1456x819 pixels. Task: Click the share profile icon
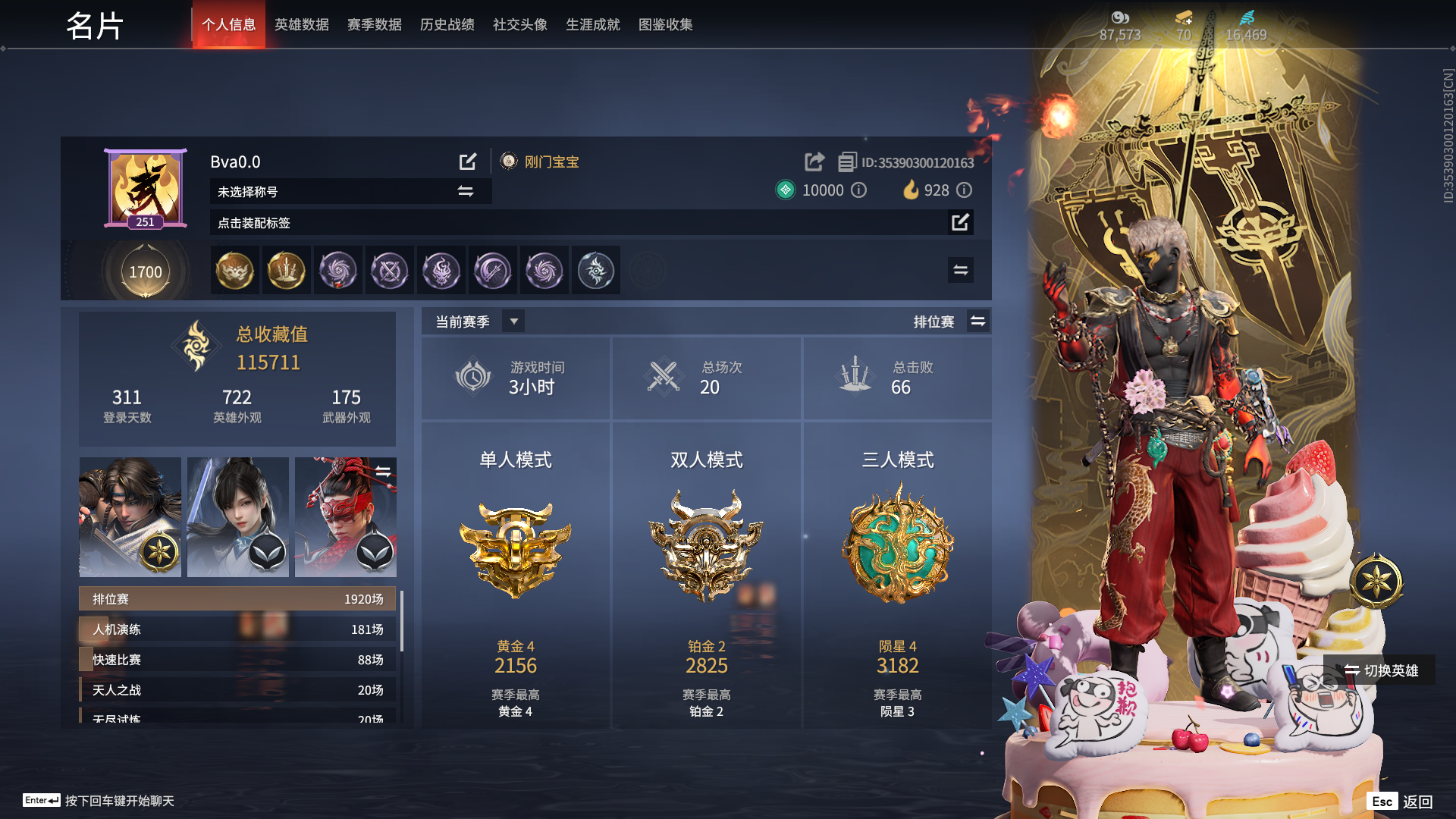coord(814,161)
